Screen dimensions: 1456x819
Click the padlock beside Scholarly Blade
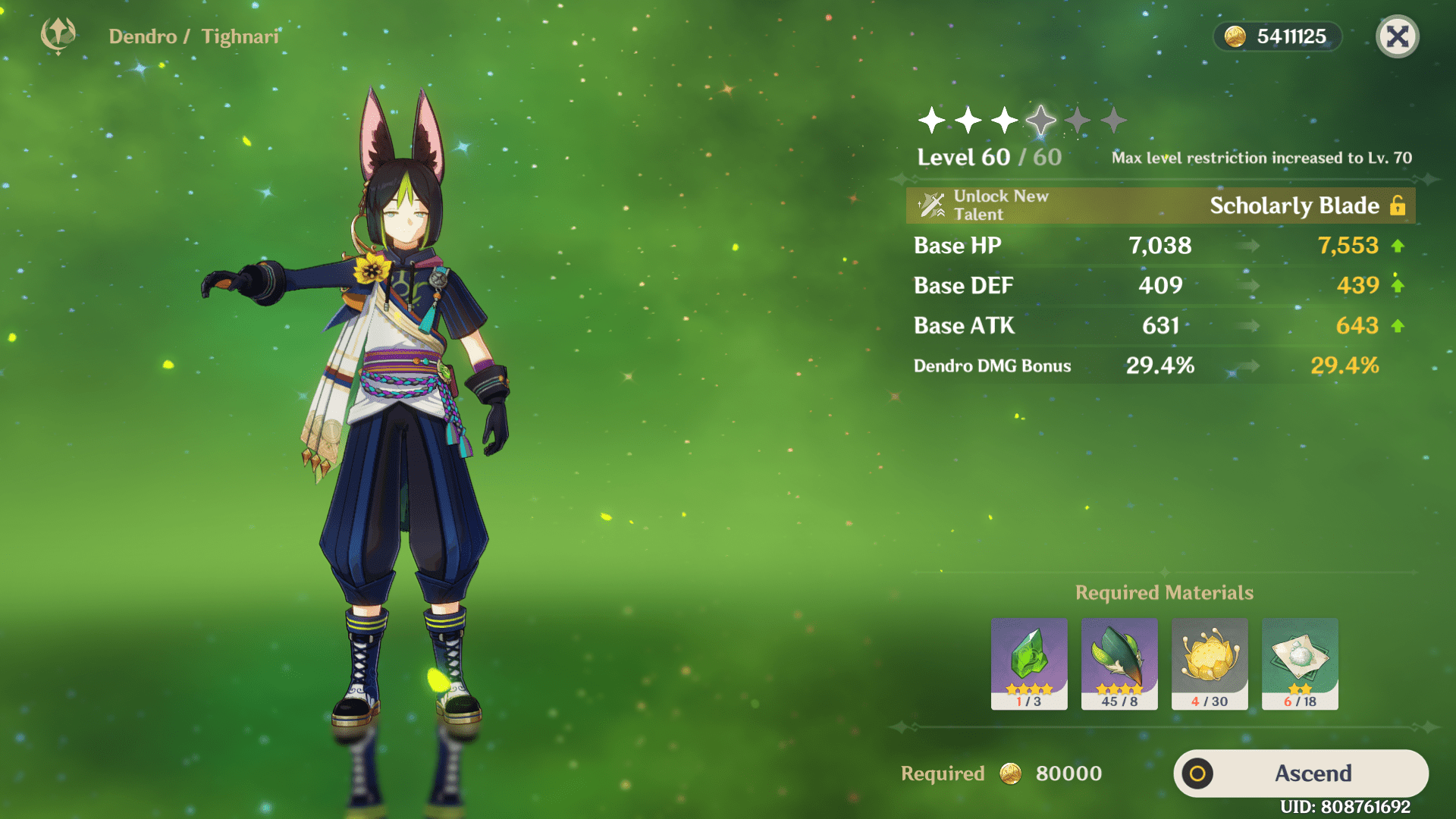click(x=1399, y=206)
